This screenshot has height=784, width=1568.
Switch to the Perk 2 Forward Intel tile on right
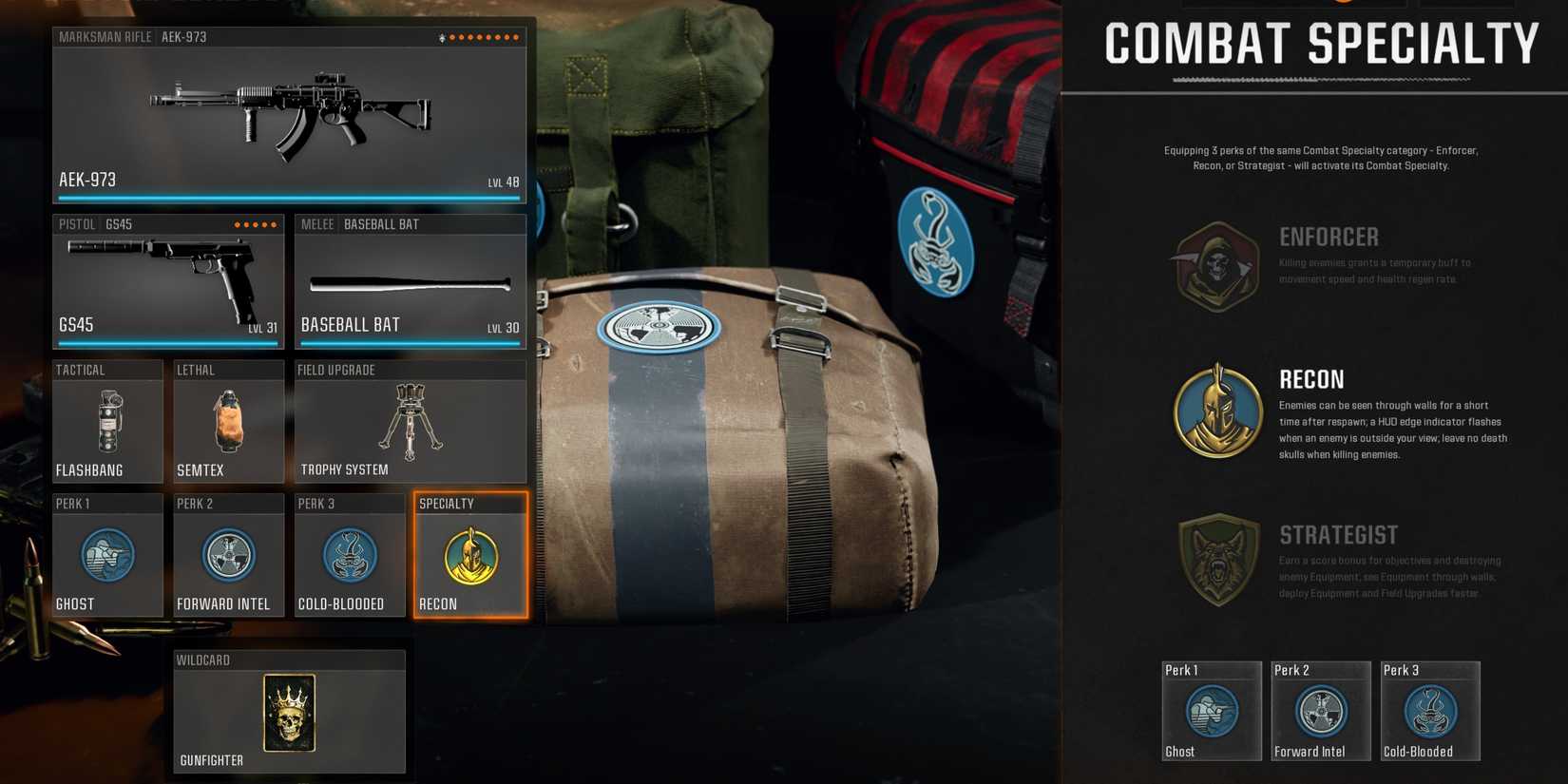[1320, 710]
